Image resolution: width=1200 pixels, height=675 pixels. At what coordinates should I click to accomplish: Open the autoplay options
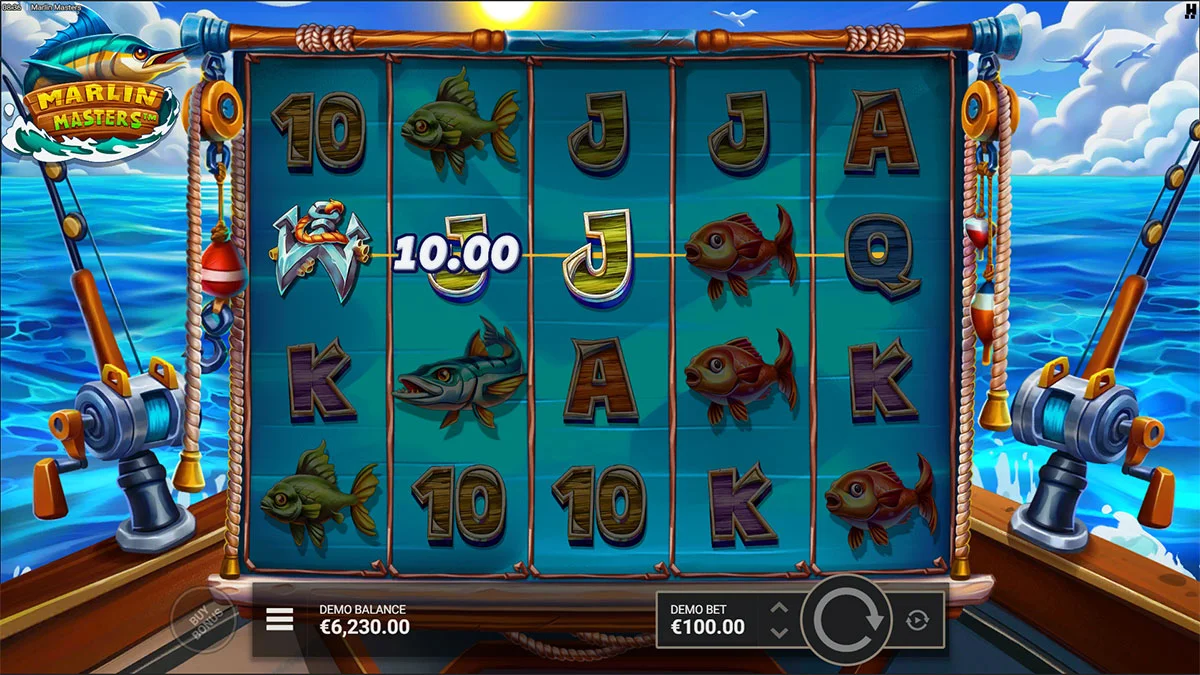[x=917, y=620]
